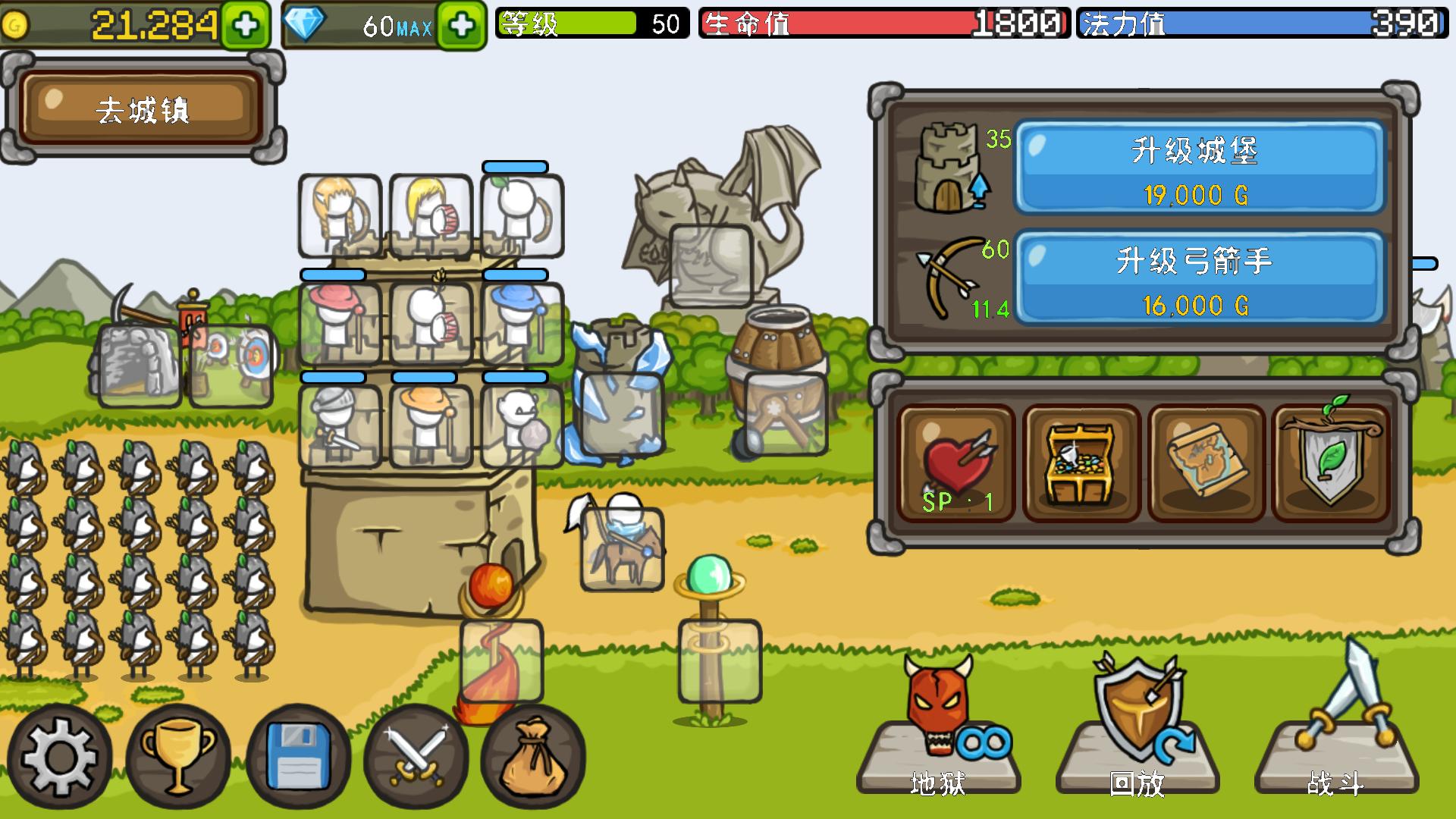
Task: Add more gold with the plus button
Action: [x=245, y=26]
